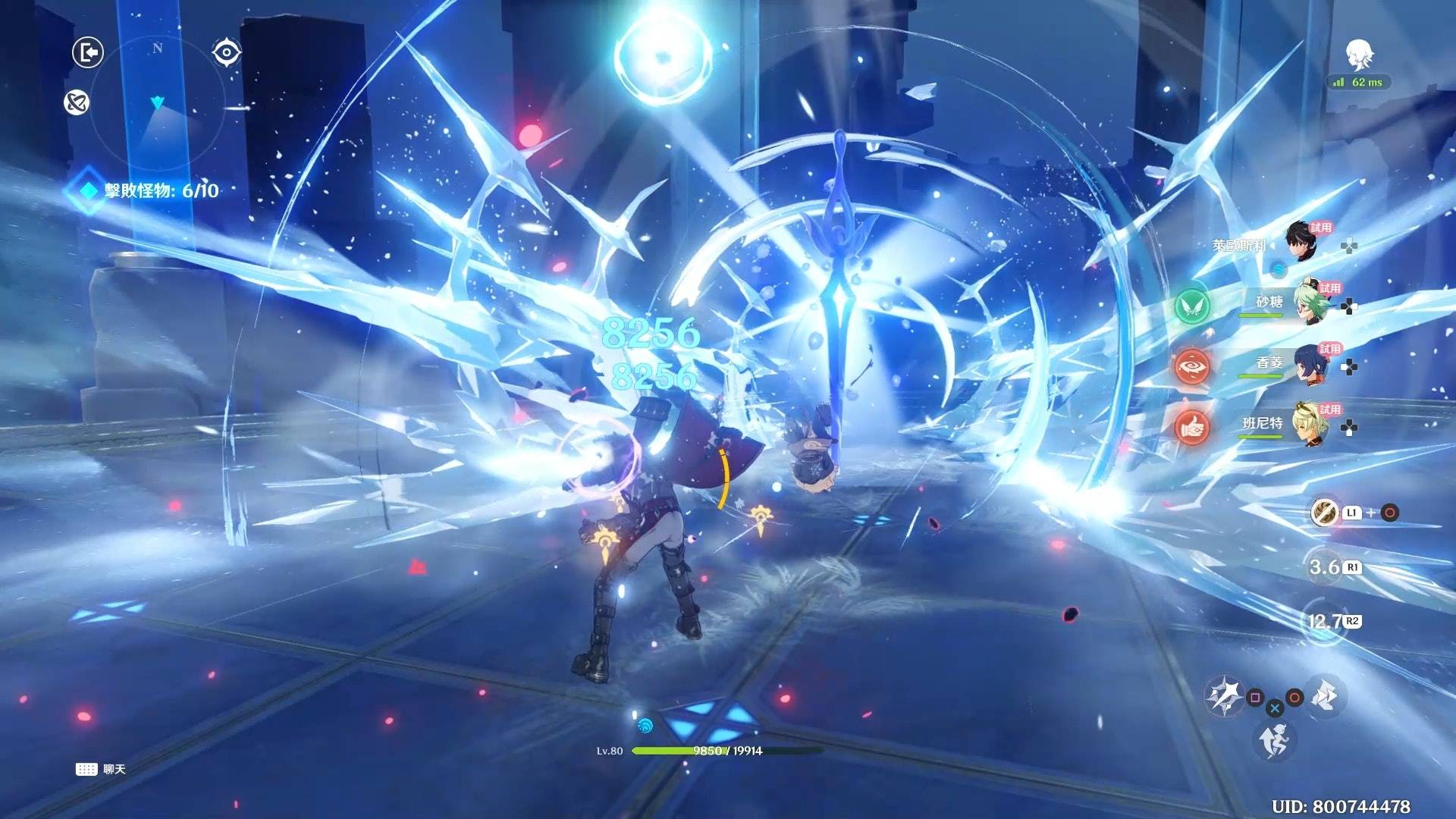
Task: Use the elemental skill showing 3.6 cooldown
Action: 1326,567
